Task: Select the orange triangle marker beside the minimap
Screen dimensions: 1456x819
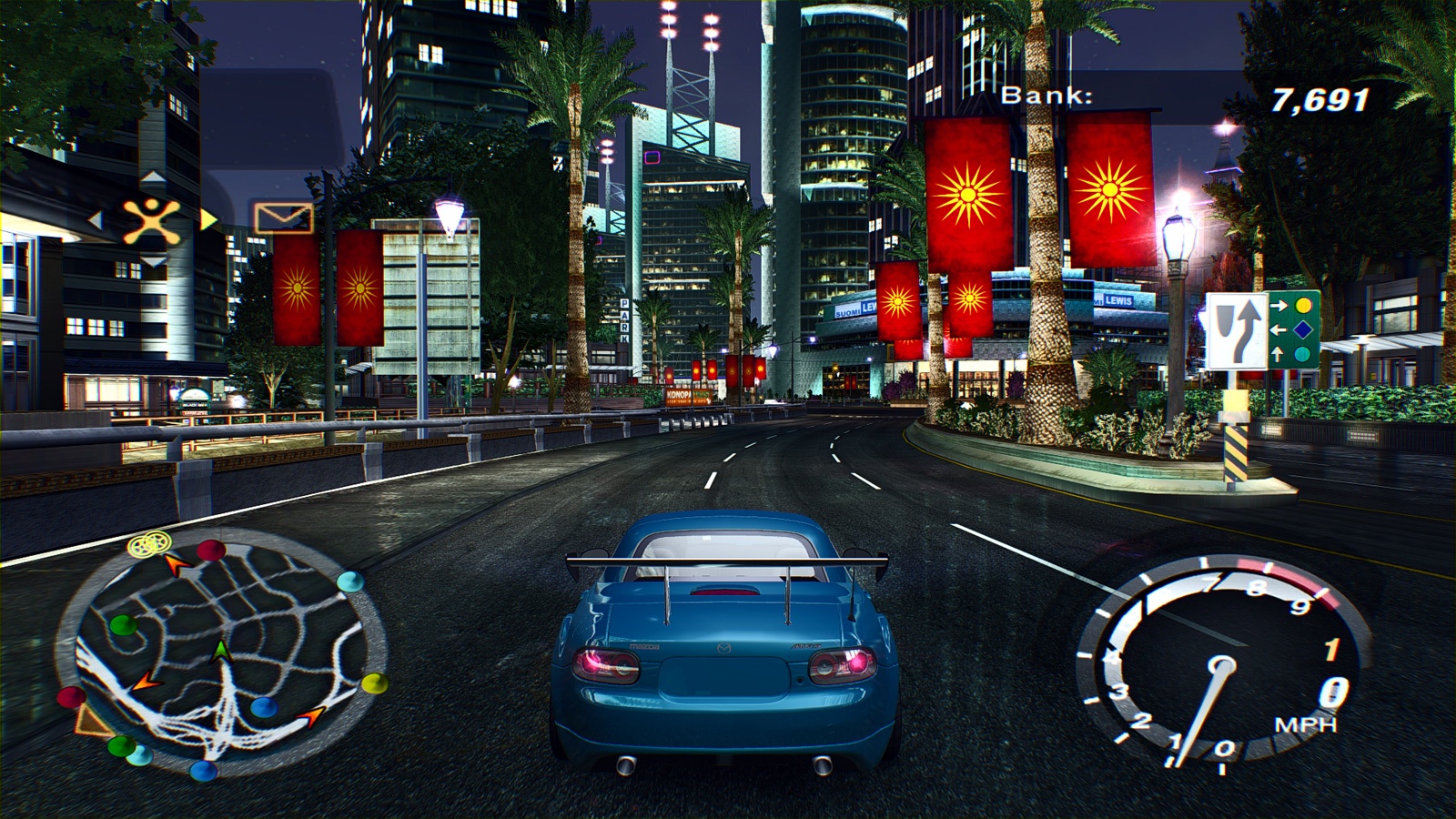Action: [89, 722]
